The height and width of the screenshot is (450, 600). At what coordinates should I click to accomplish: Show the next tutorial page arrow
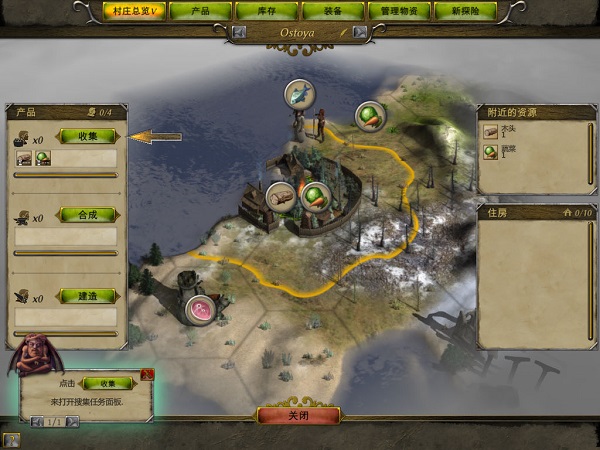click(x=71, y=422)
